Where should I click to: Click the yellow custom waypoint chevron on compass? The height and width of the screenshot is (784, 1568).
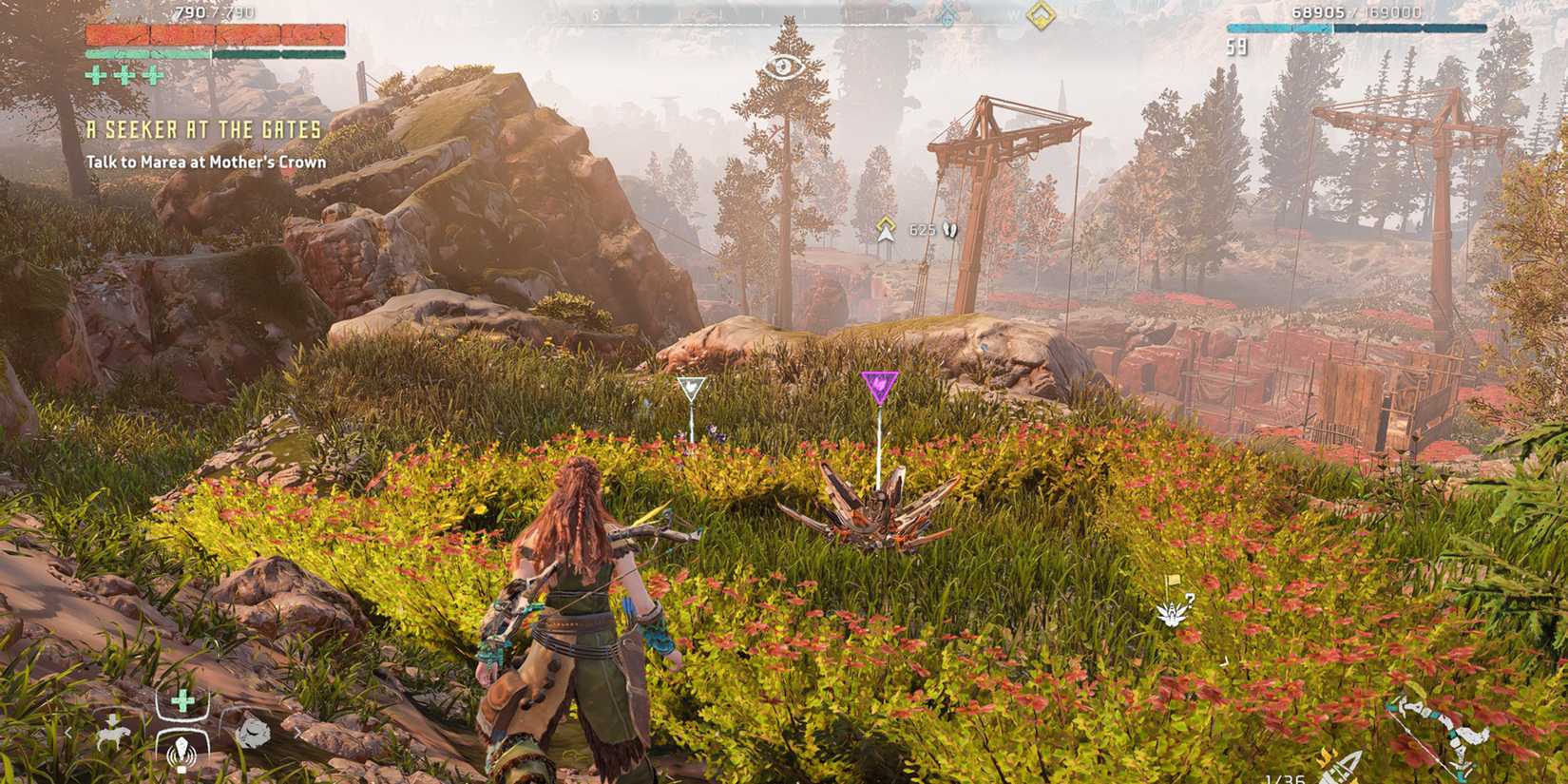point(1042,16)
